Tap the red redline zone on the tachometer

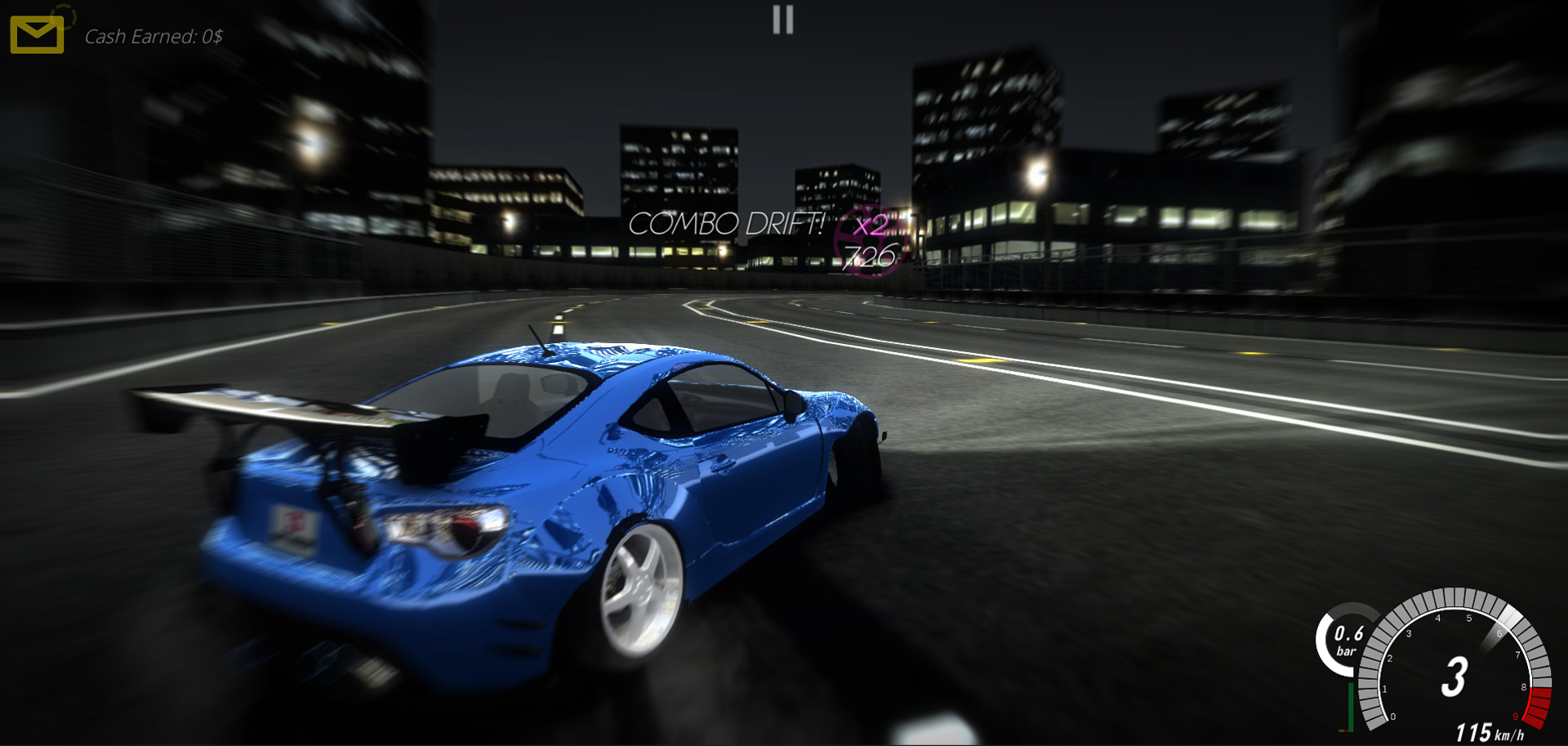click(1539, 706)
